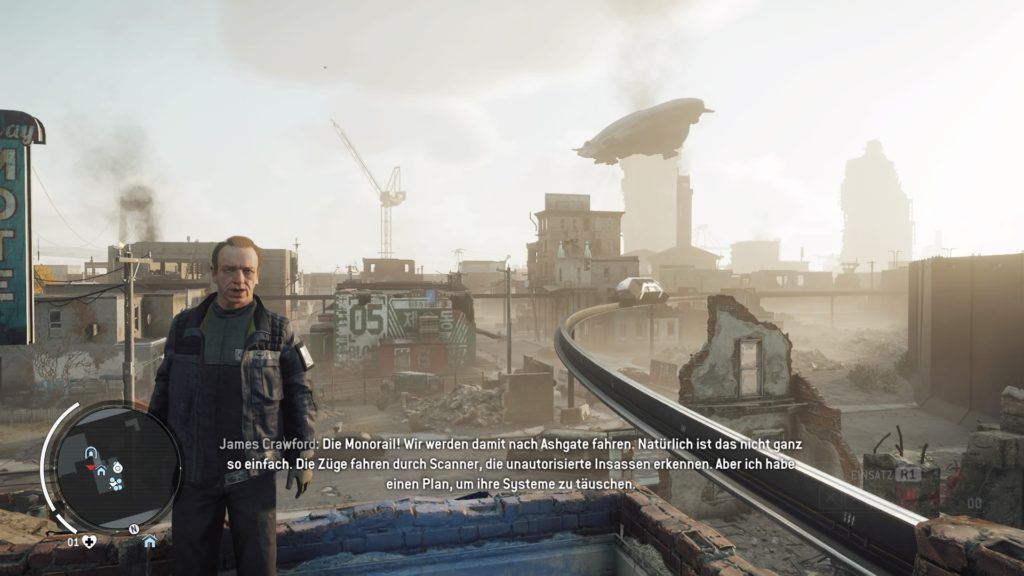The height and width of the screenshot is (576, 1024).
Task: Click the north compass marker on the minimap rim
Action: pyautogui.click(x=133, y=527)
